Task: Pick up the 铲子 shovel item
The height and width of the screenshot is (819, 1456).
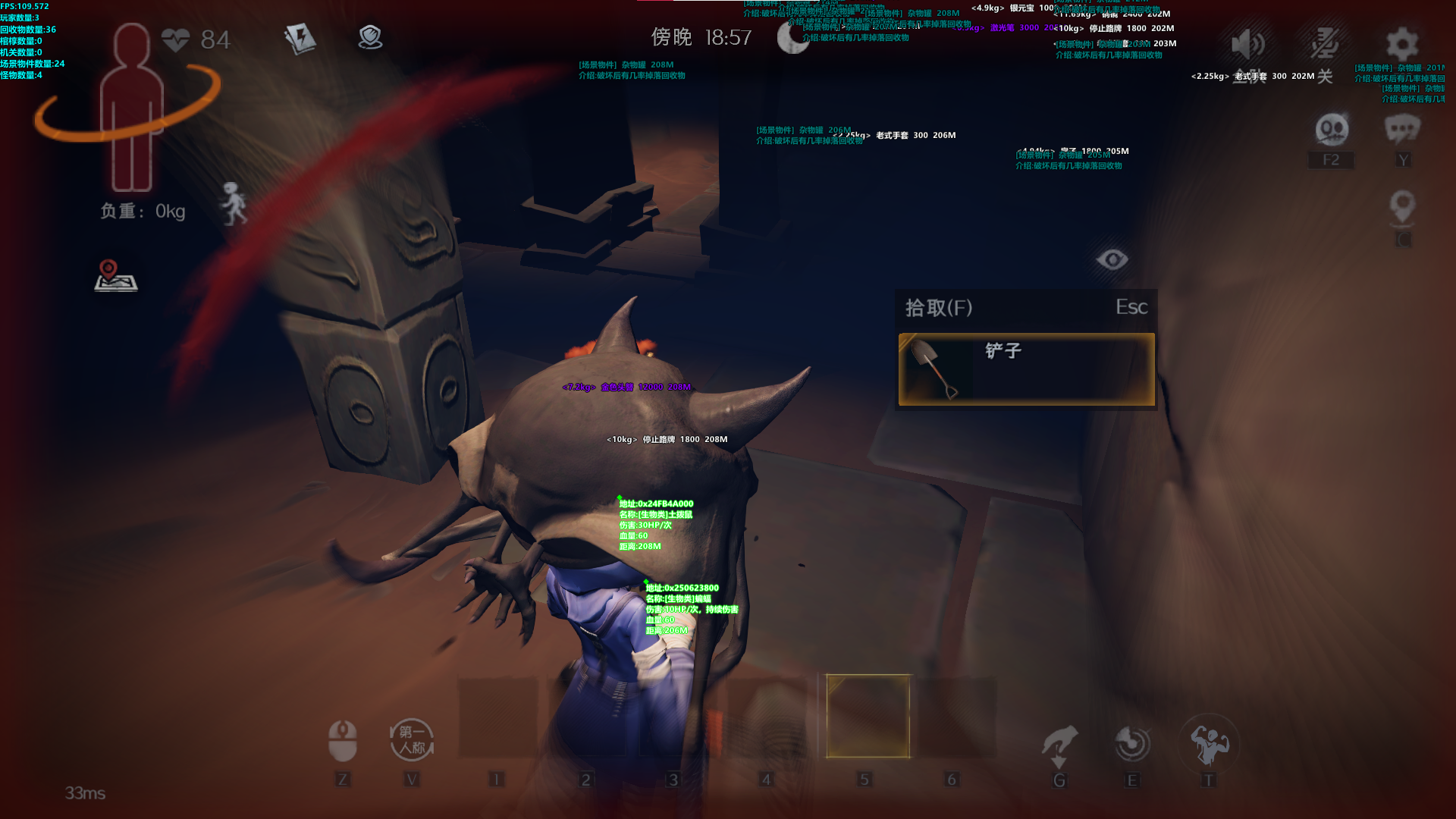Action: coord(1026,369)
